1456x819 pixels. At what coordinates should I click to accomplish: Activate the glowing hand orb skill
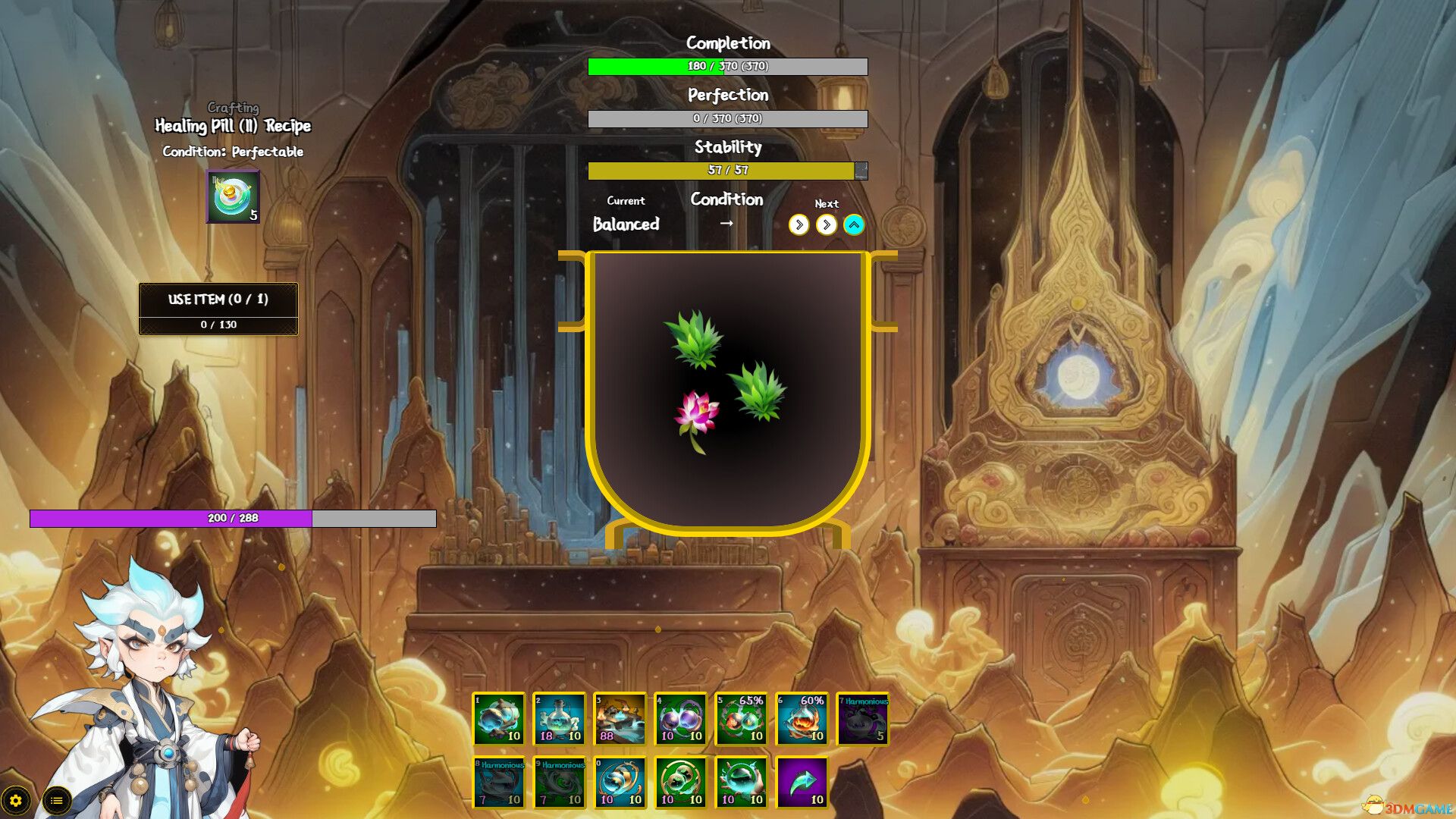point(742,783)
